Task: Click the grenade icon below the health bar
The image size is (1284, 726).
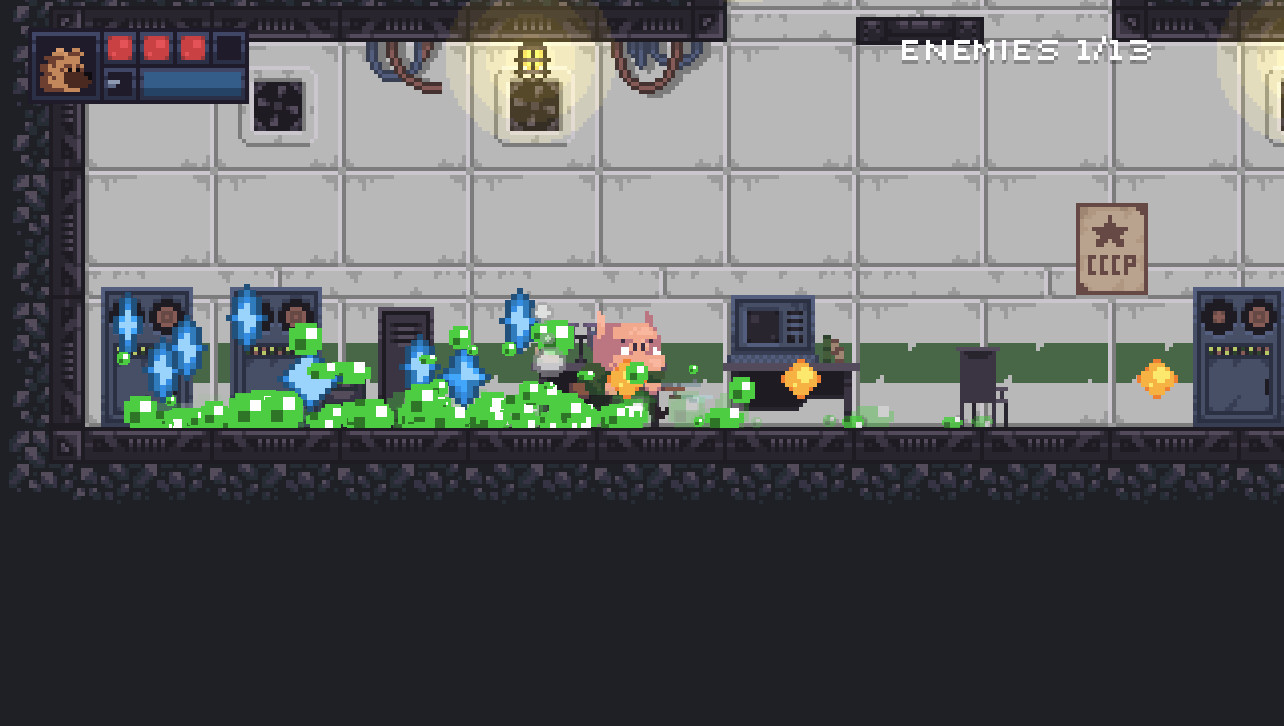Action: pos(121,83)
